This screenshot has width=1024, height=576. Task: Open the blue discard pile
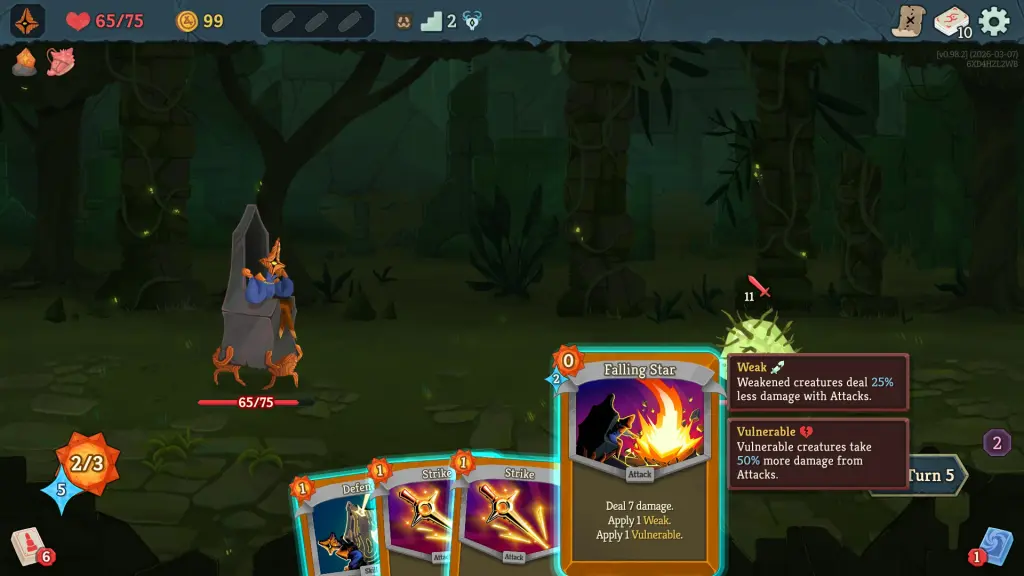pos(996,546)
